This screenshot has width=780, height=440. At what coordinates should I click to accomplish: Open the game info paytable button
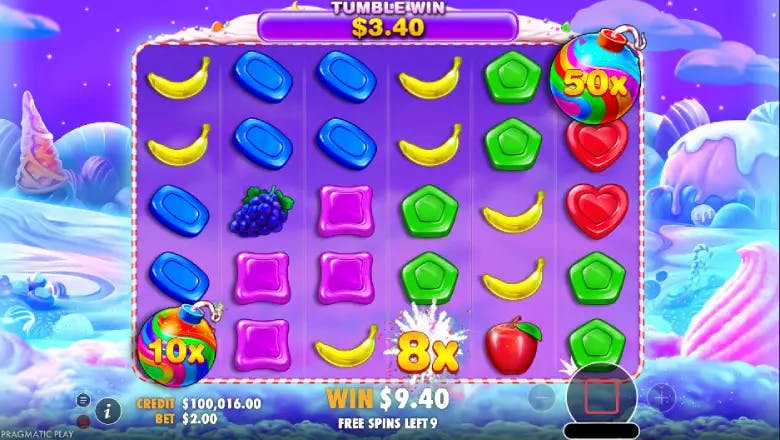[x=108, y=408]
